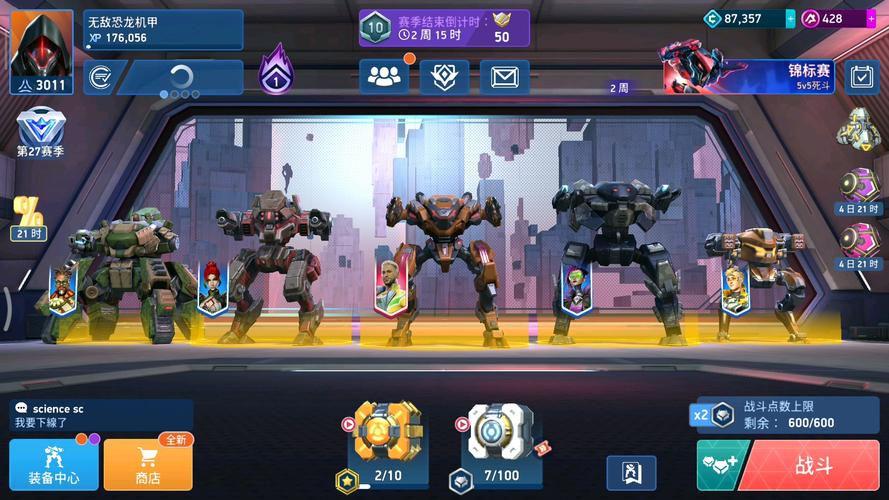This screenshot has width=889, height=500.
Task: Open the 商店 shop
Action: [x=148, y=465]
